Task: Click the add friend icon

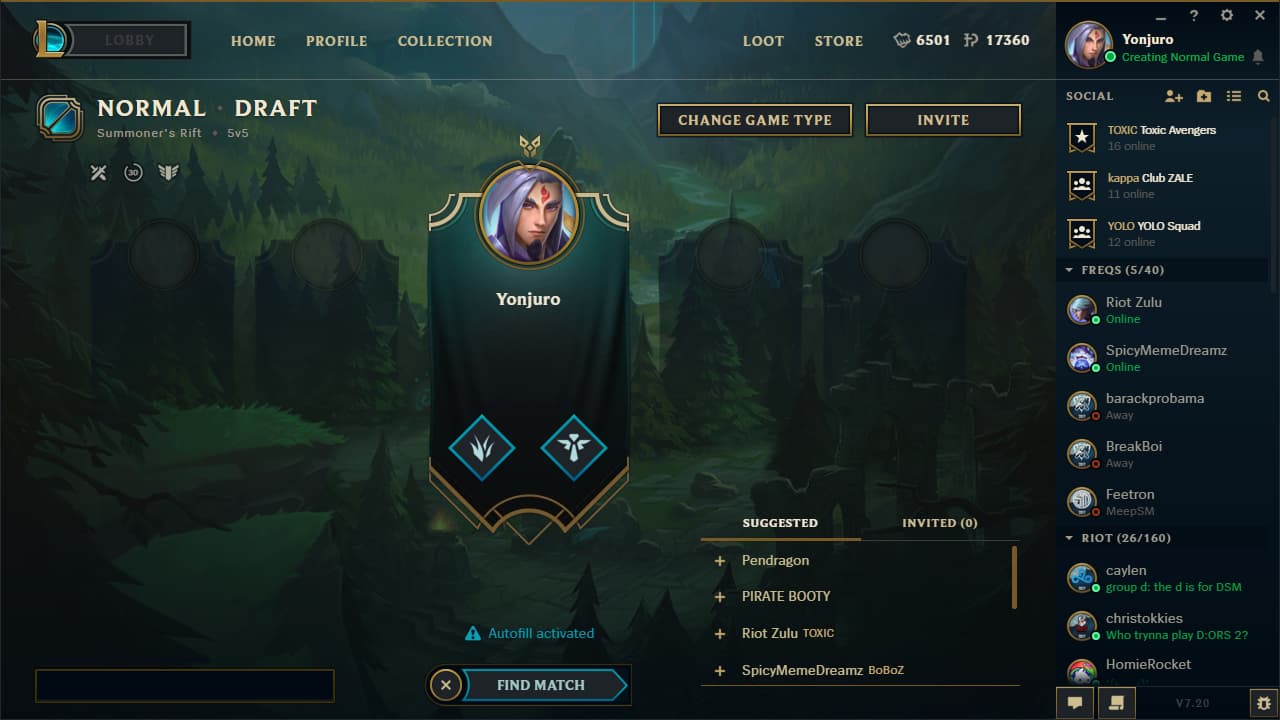Action: [1173, 96]
